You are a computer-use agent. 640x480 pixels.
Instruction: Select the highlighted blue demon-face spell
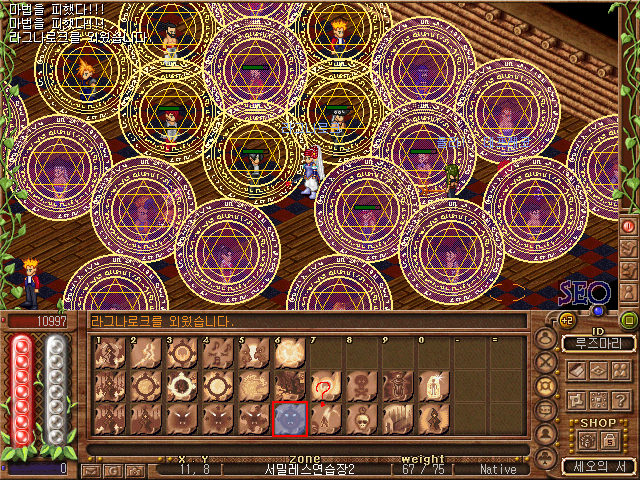(x=289, y=418)
